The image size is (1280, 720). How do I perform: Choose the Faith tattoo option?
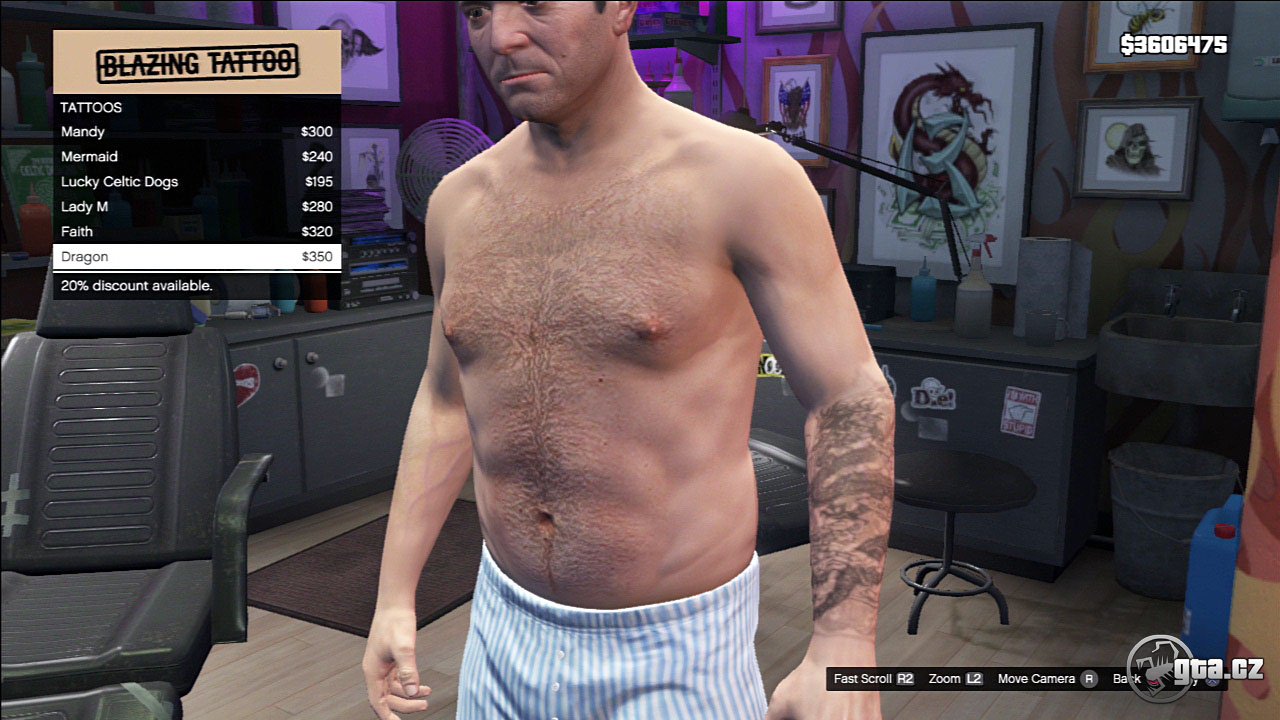point(196,232)
